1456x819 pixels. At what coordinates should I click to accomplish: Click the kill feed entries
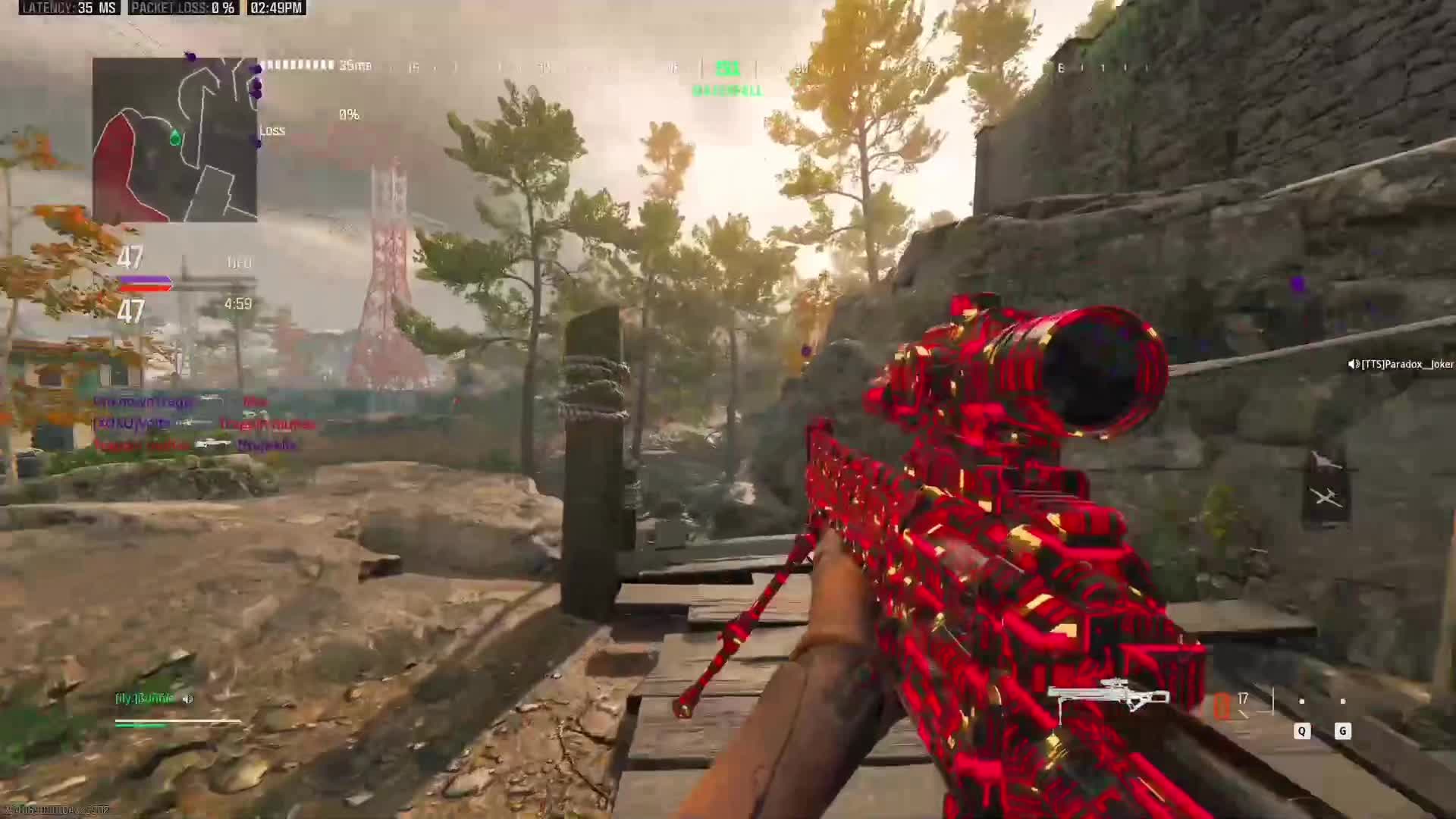(201, 423)
